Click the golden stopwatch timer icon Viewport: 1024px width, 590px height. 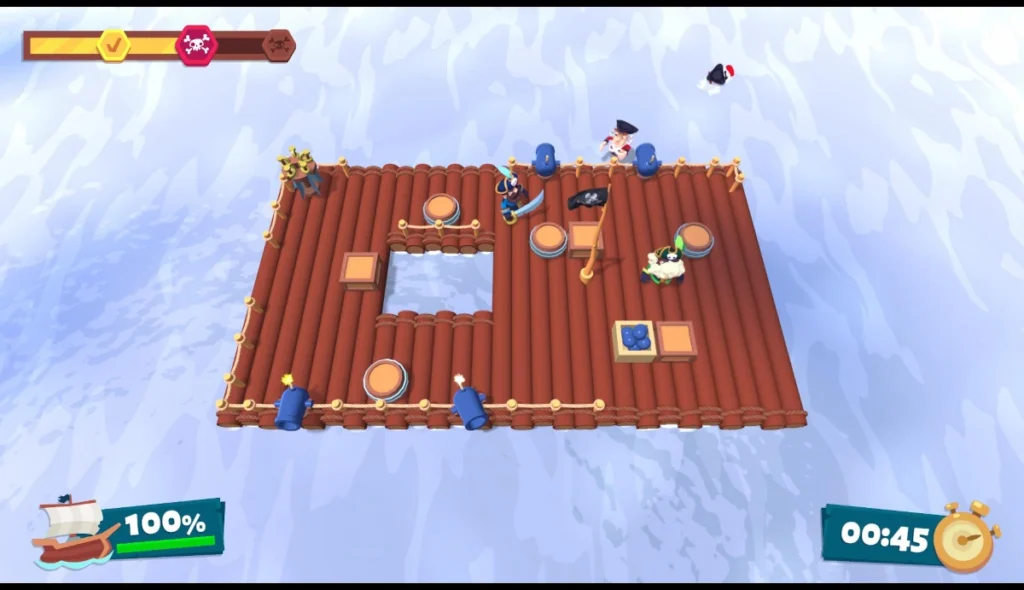[x=965, y=538]
